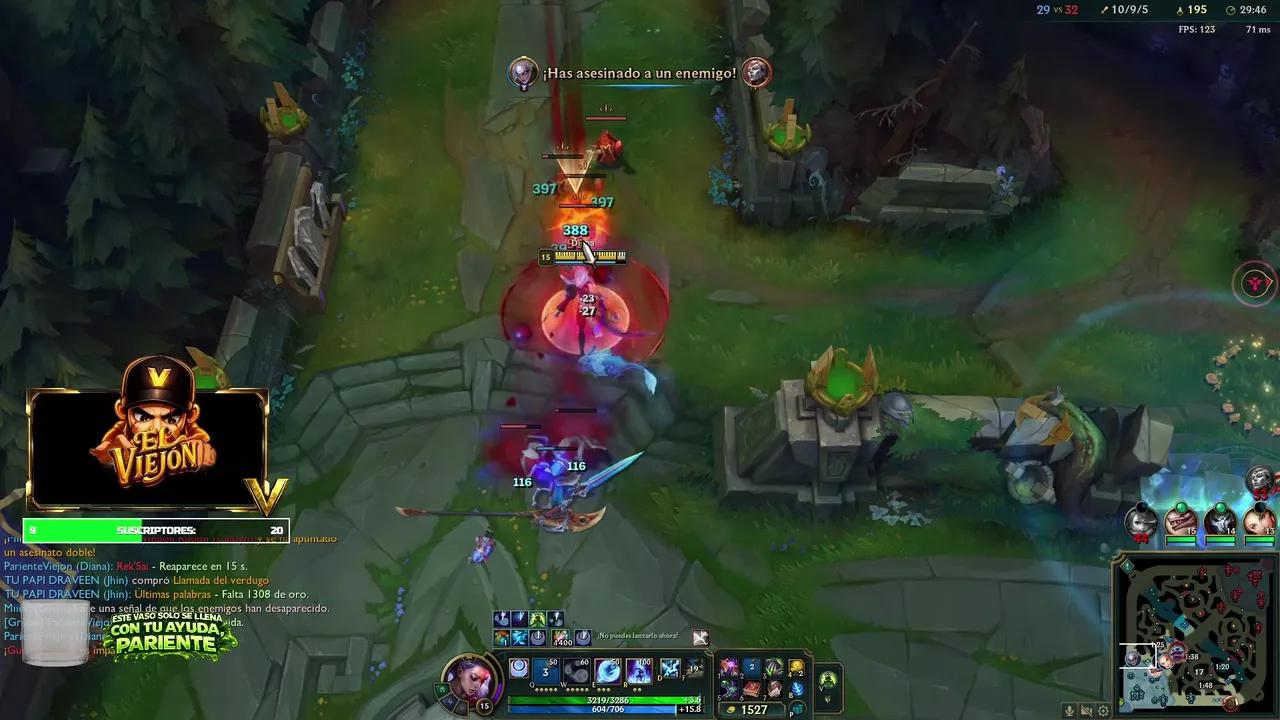The image size is (1280, 720).
Task: Click Rek'Sai's grayed-out death portrait
Action: (x=1142, y=521)
